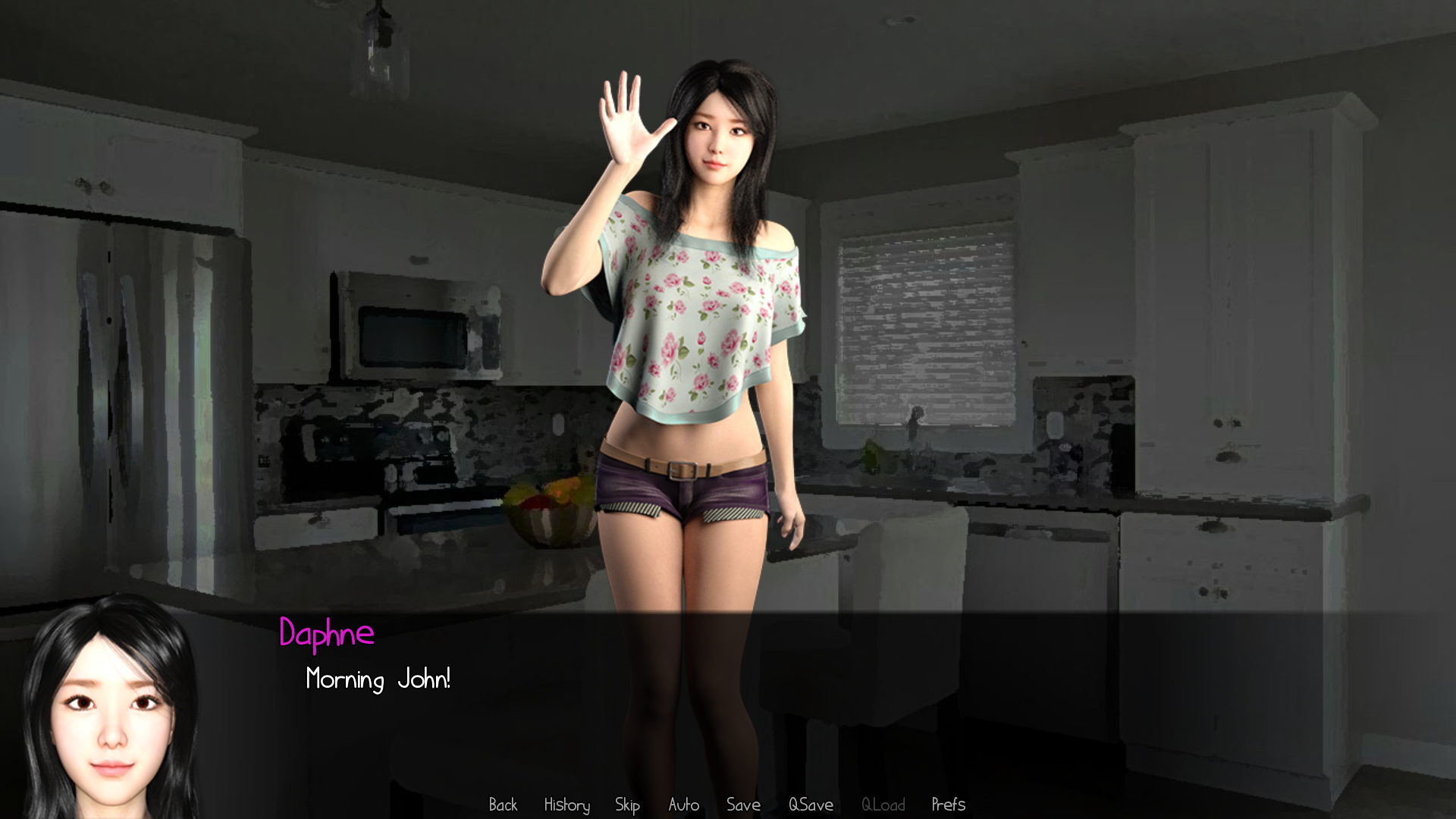This screenshot has height=819, width=1456.
Task: Turn on Auto-forward mode
Action: coord(683,805)
